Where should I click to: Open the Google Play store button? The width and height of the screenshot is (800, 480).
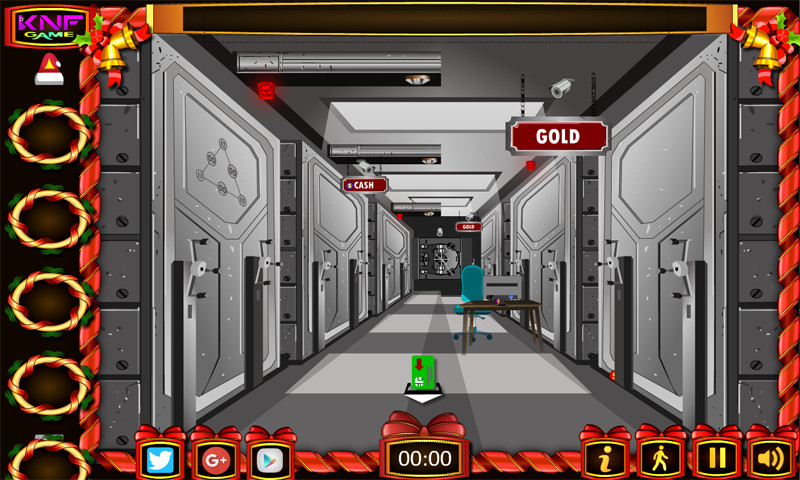coord(270,459)
